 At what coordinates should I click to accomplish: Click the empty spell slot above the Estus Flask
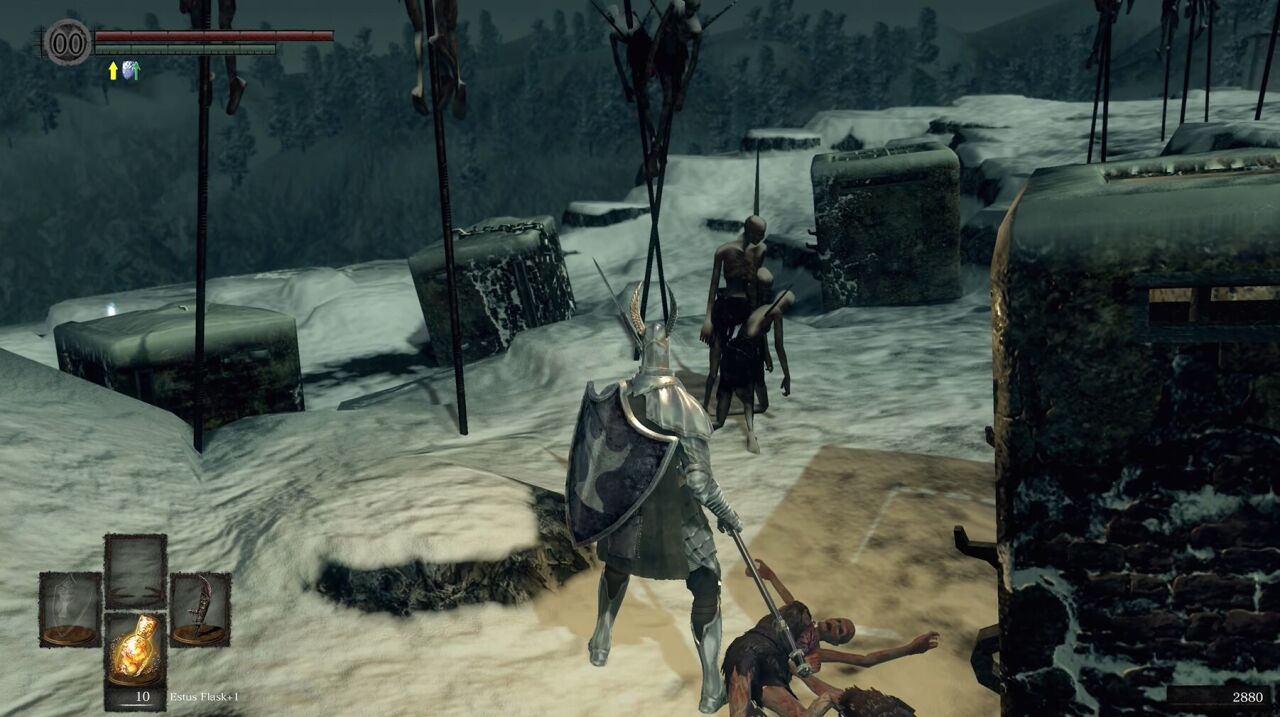click(x=135, y=571)
